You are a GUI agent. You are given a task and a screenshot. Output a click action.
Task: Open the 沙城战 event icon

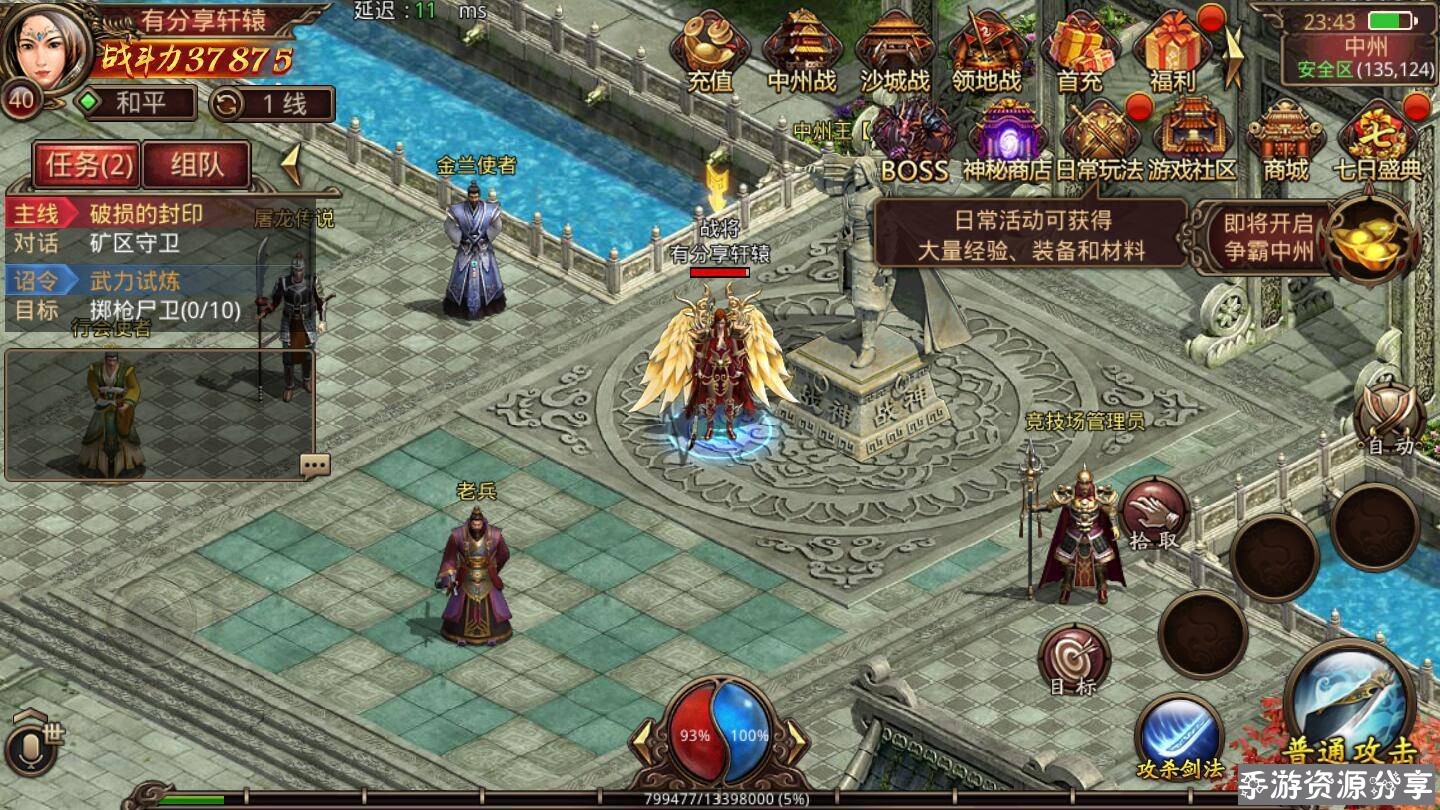click(x=894, y=50)
